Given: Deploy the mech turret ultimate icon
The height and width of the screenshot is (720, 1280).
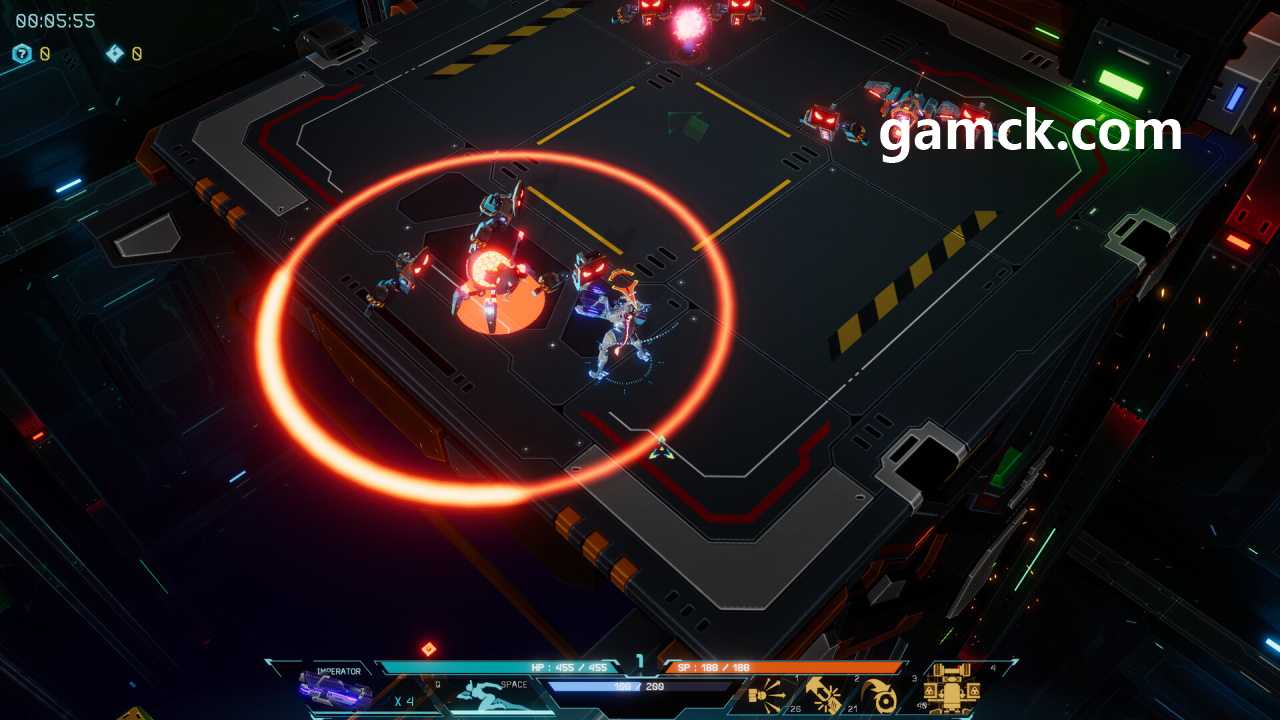Looking at the screenshot, I should tap(951, 688).
